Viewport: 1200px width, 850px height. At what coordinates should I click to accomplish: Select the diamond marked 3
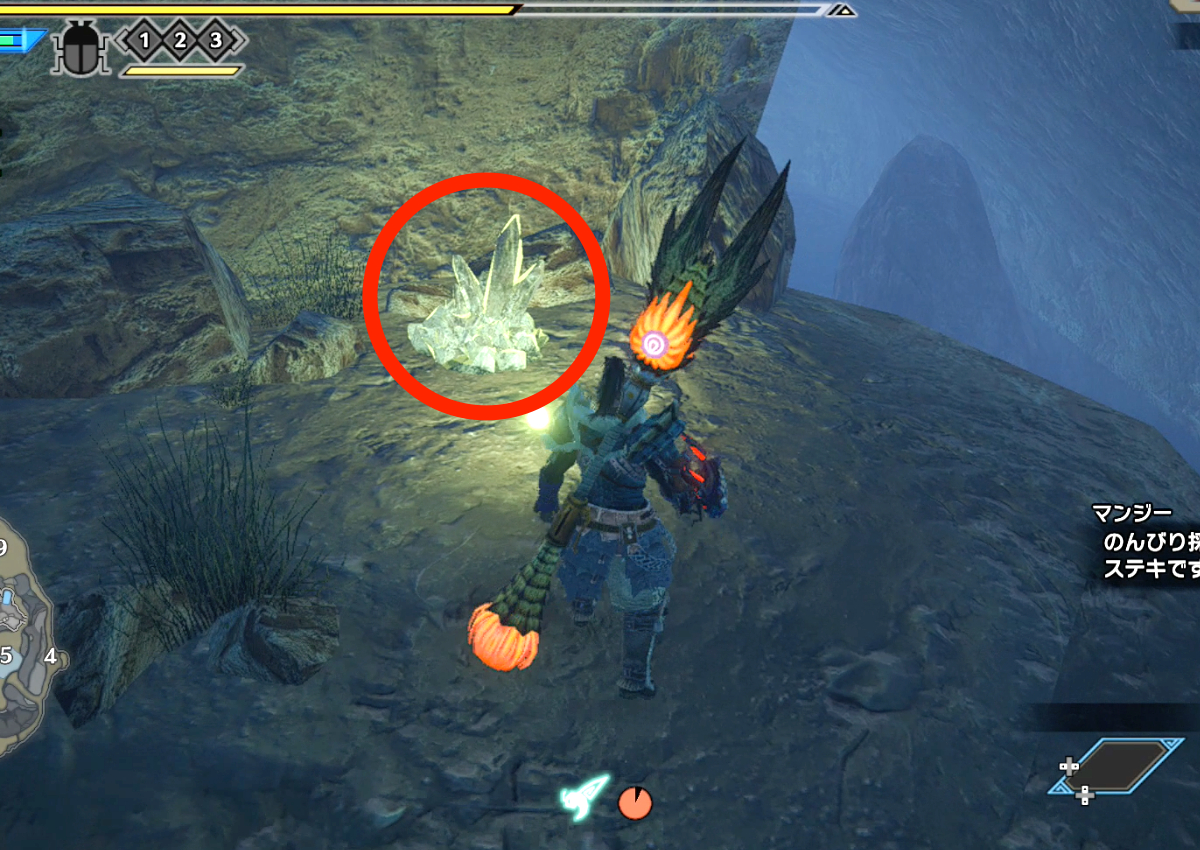pyautogui.click(x=216, y=40)
